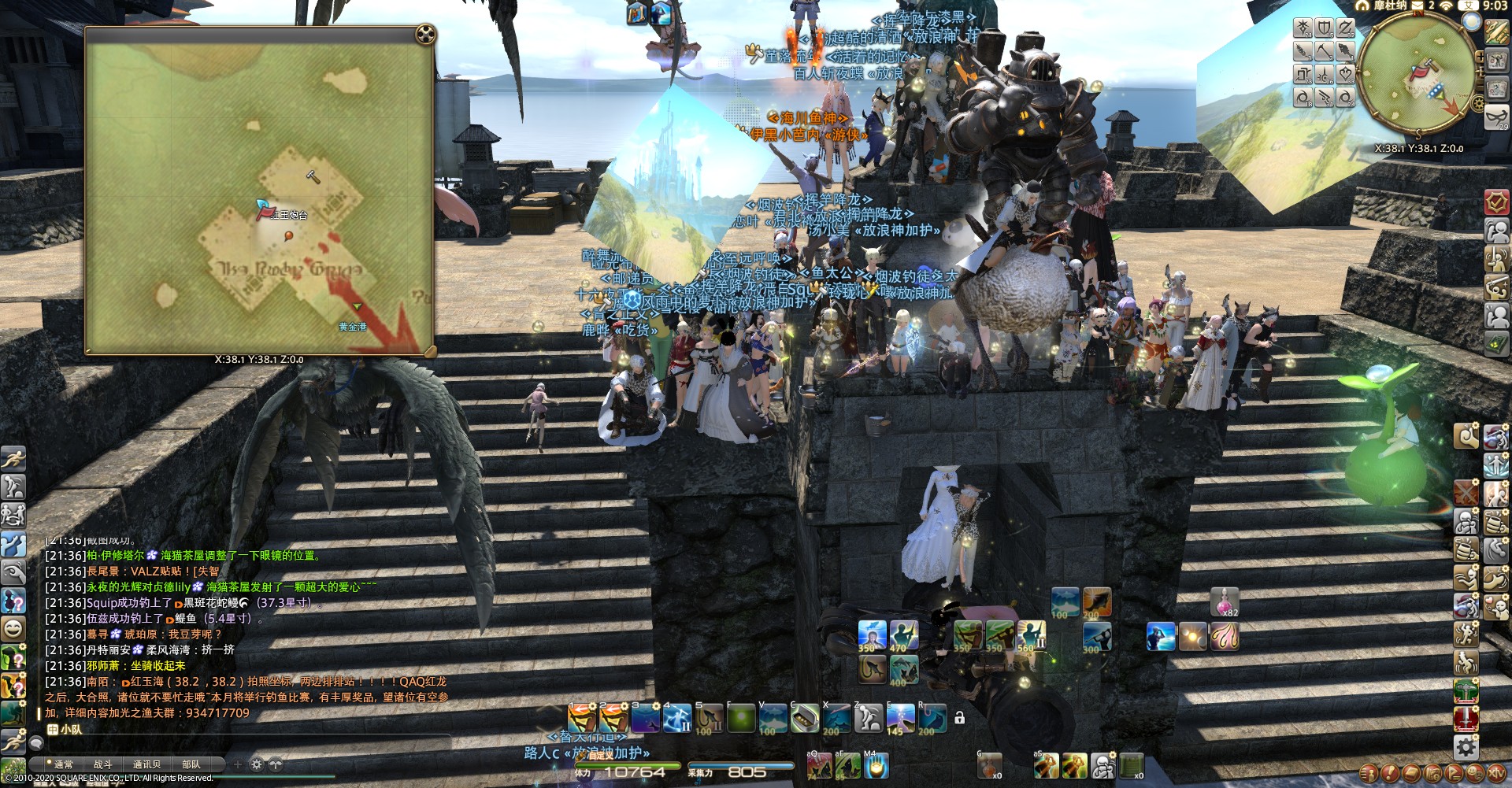This screenshot has height=788, width=1512.
Task: Zoom in the minimap with the plus button
Action: coord(1480,57)
